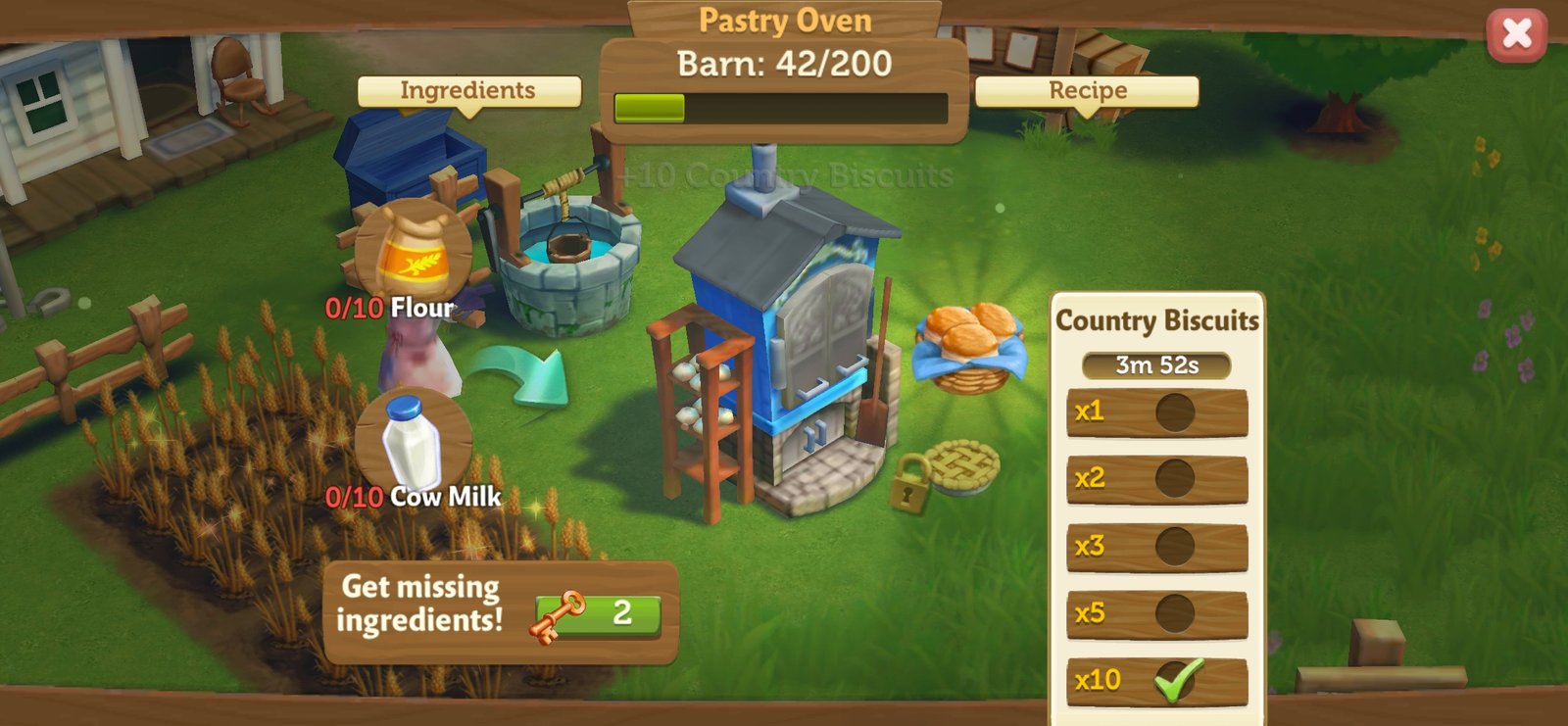Tap the Flour ingredient icon
1568x726 pixels.
(414, 255)
